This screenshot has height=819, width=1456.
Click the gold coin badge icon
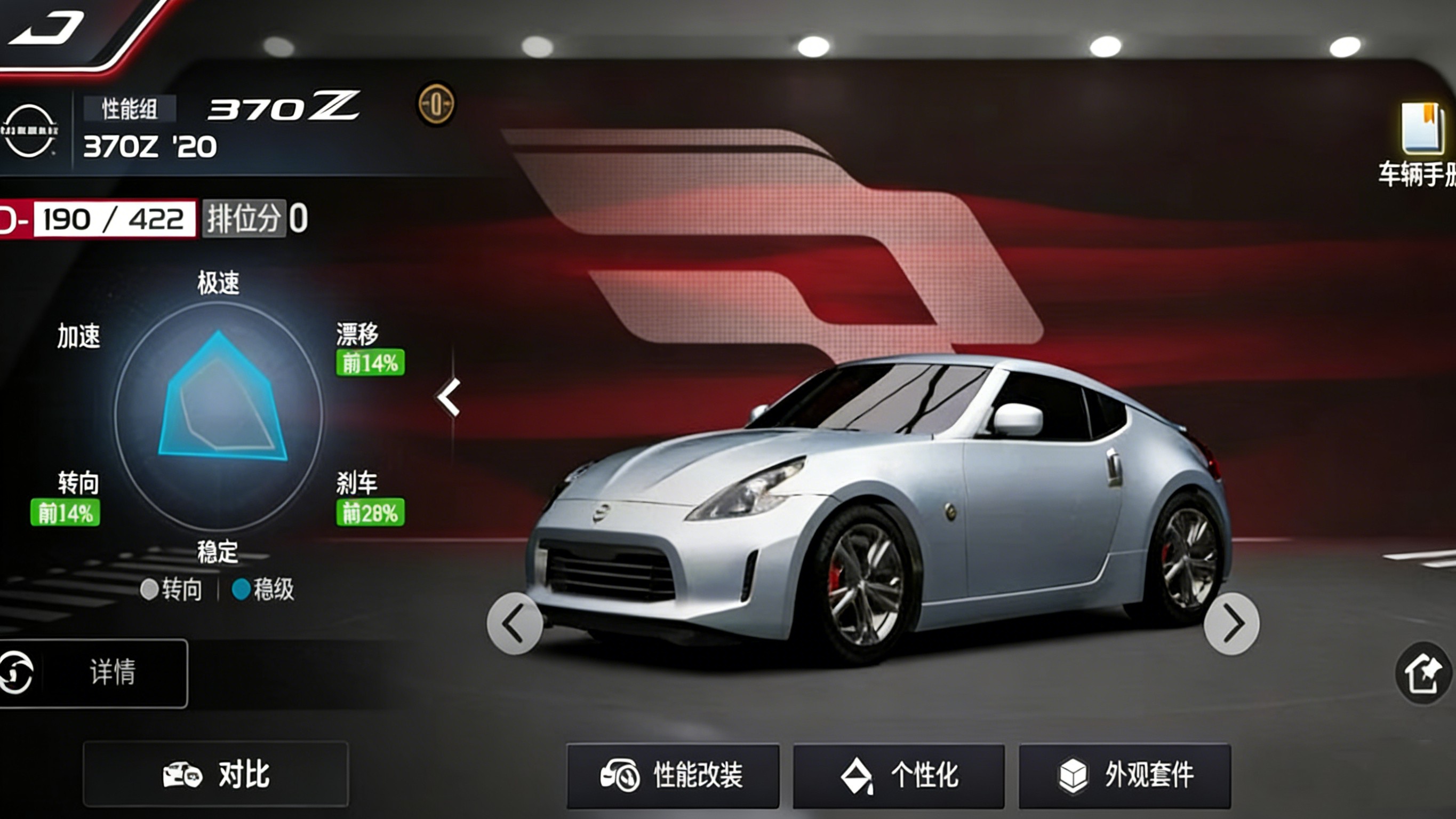pyautogui.click(x=436, y=104)
